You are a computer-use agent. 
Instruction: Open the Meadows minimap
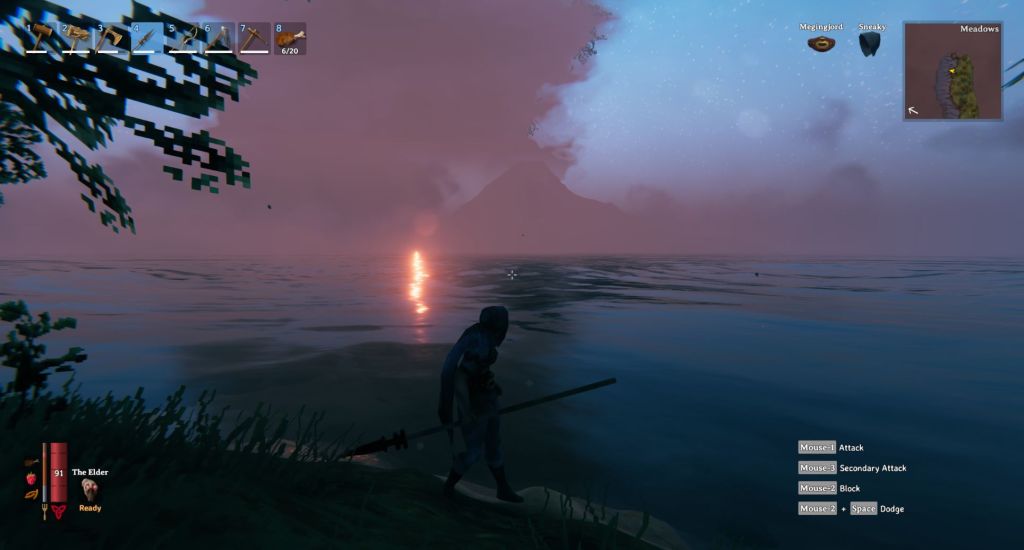pos(953,71)
